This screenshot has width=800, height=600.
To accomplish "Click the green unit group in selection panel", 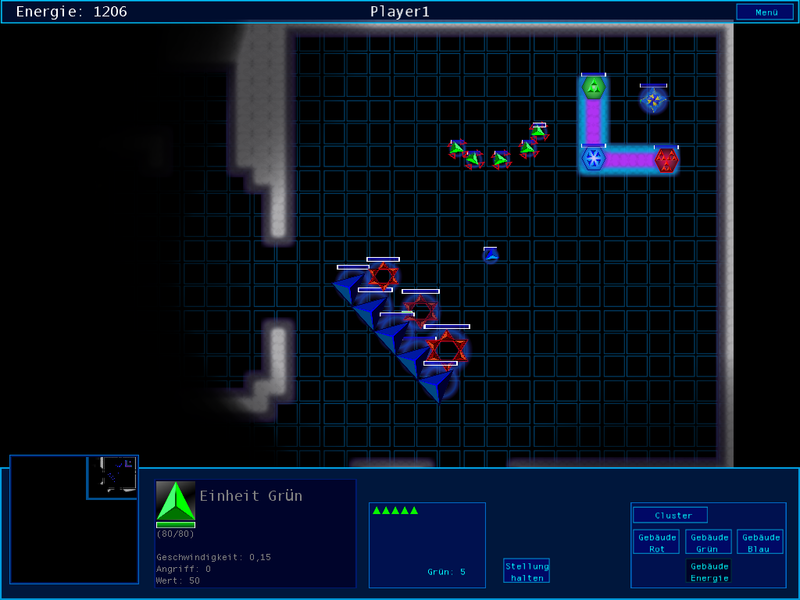I will [396, 511].
